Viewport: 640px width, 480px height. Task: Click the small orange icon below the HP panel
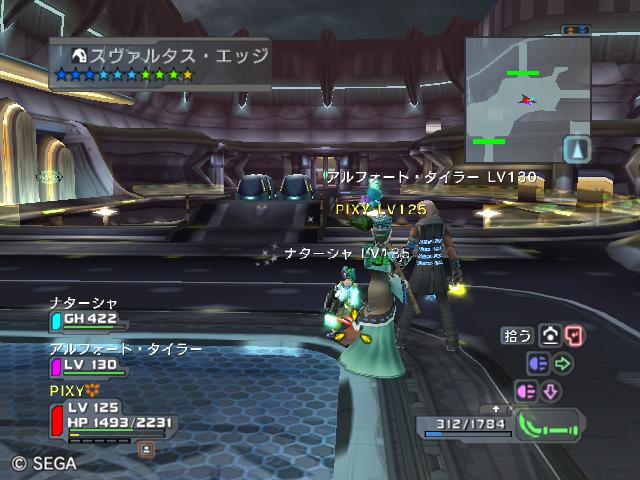(146, 449)
